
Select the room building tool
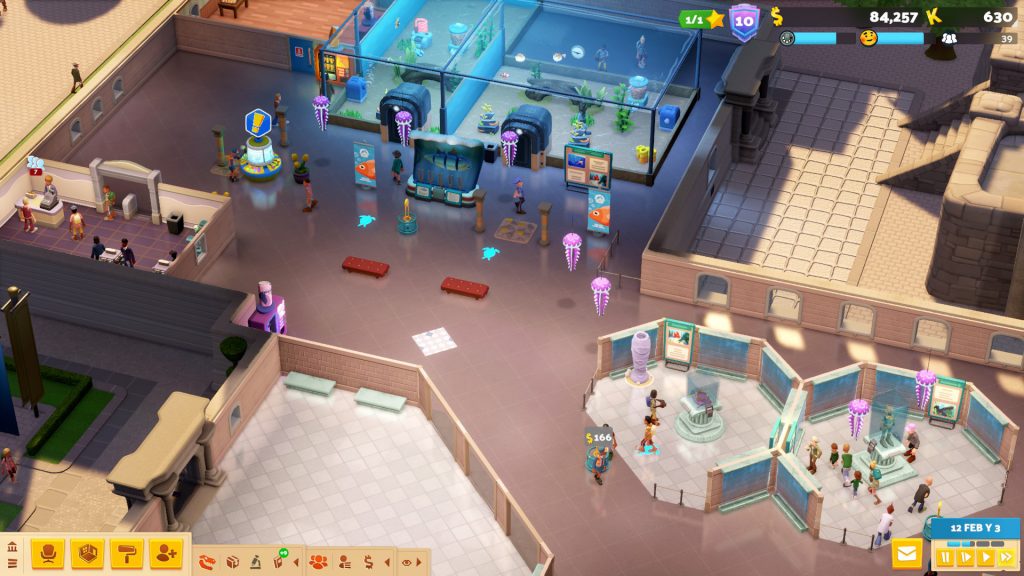88,553
